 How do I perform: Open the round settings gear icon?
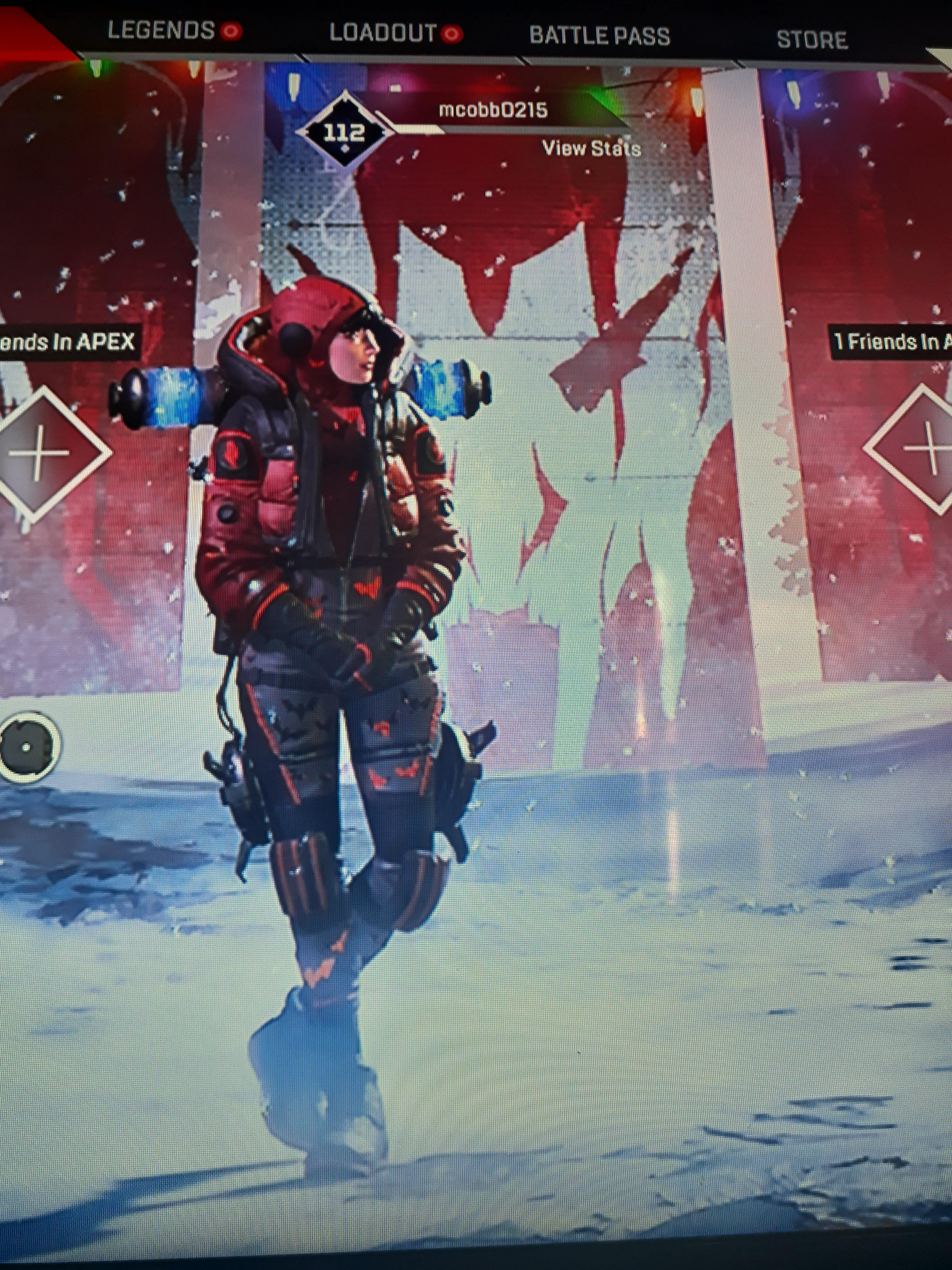pyautogui.click(x=27, y=746)
